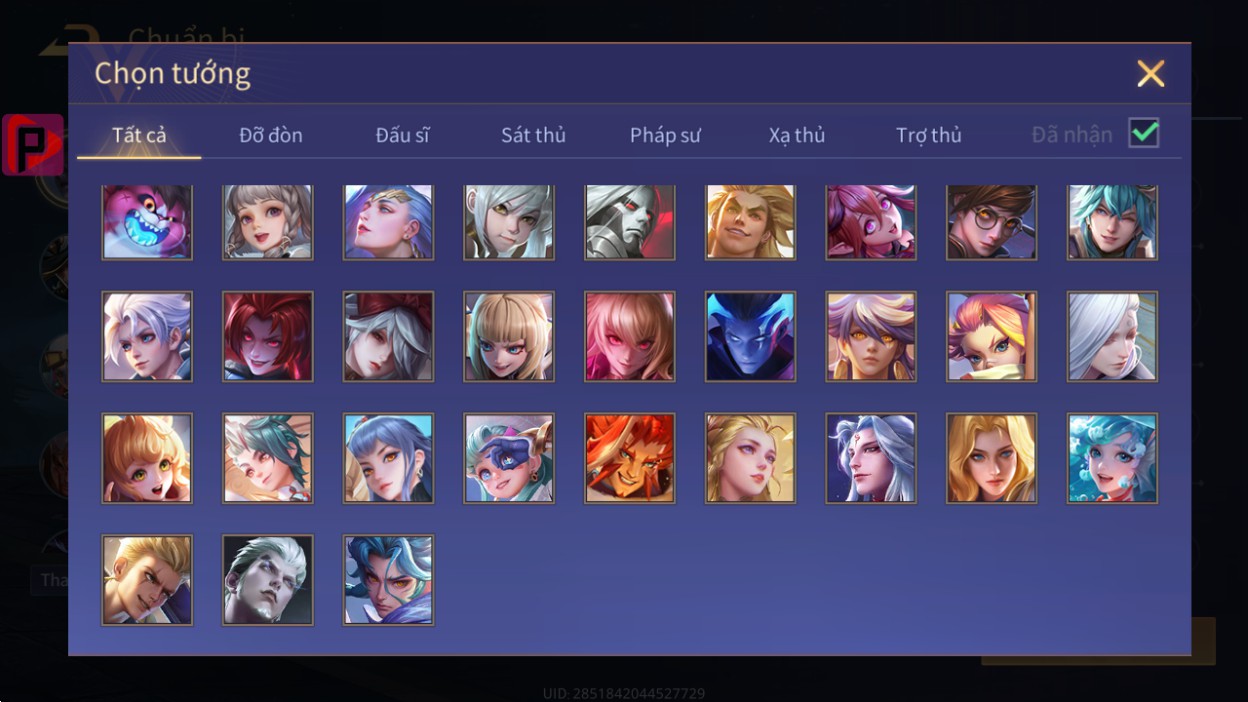Filter heroes by Sát thủ

coord(533,135)
